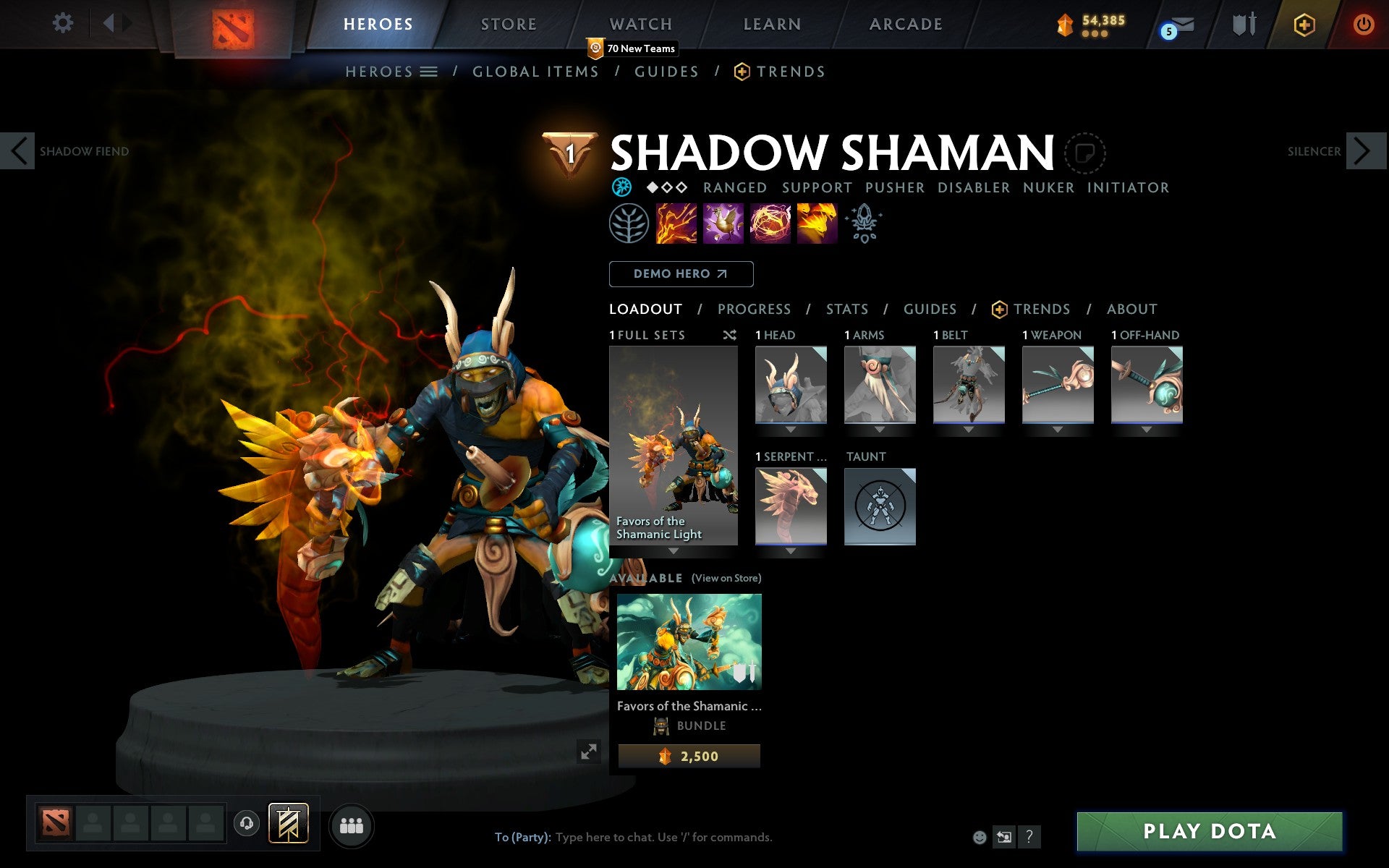Open the Heroes hamburger menu
This screenshot has width=1389, height=868.
[429, 72]
